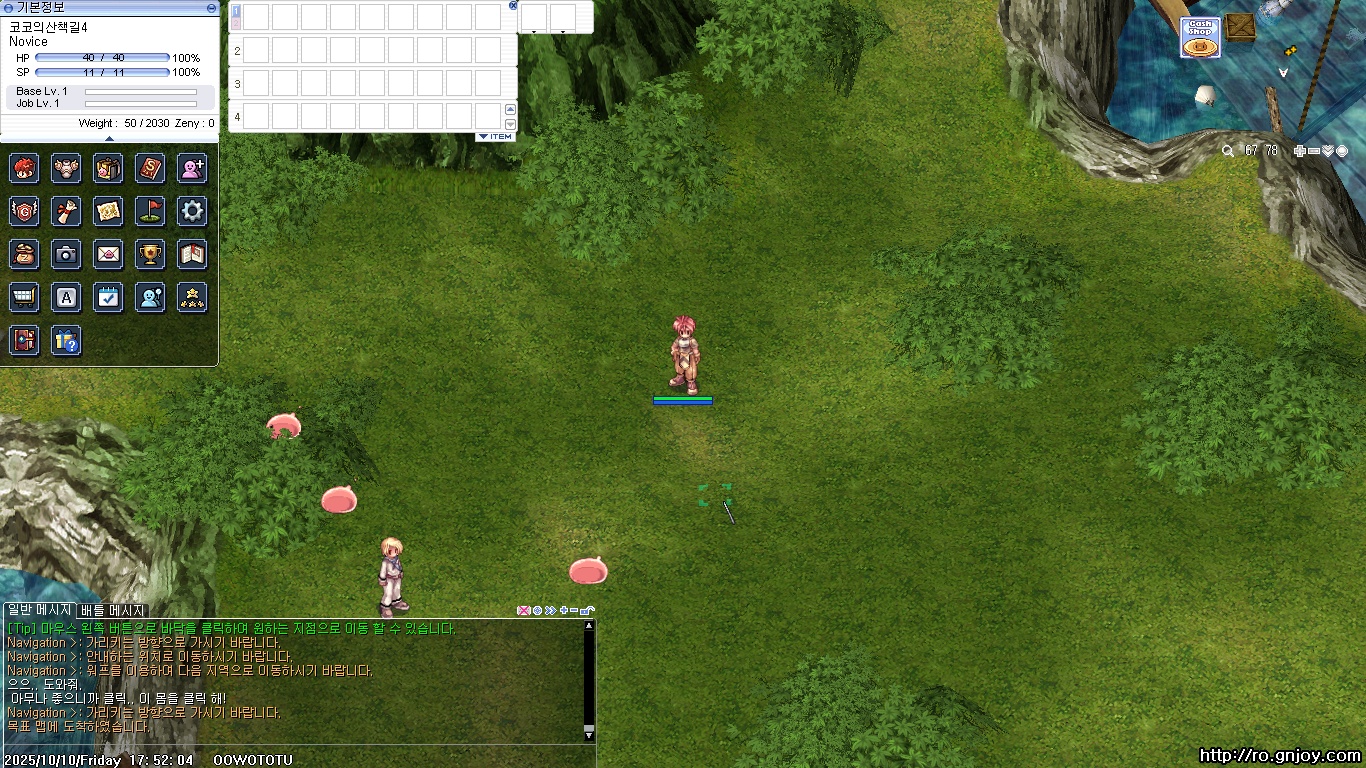Click the magnifier search icon near coordinates
The height and width of the screenshot is (768, 1366).
point(1228,151)
